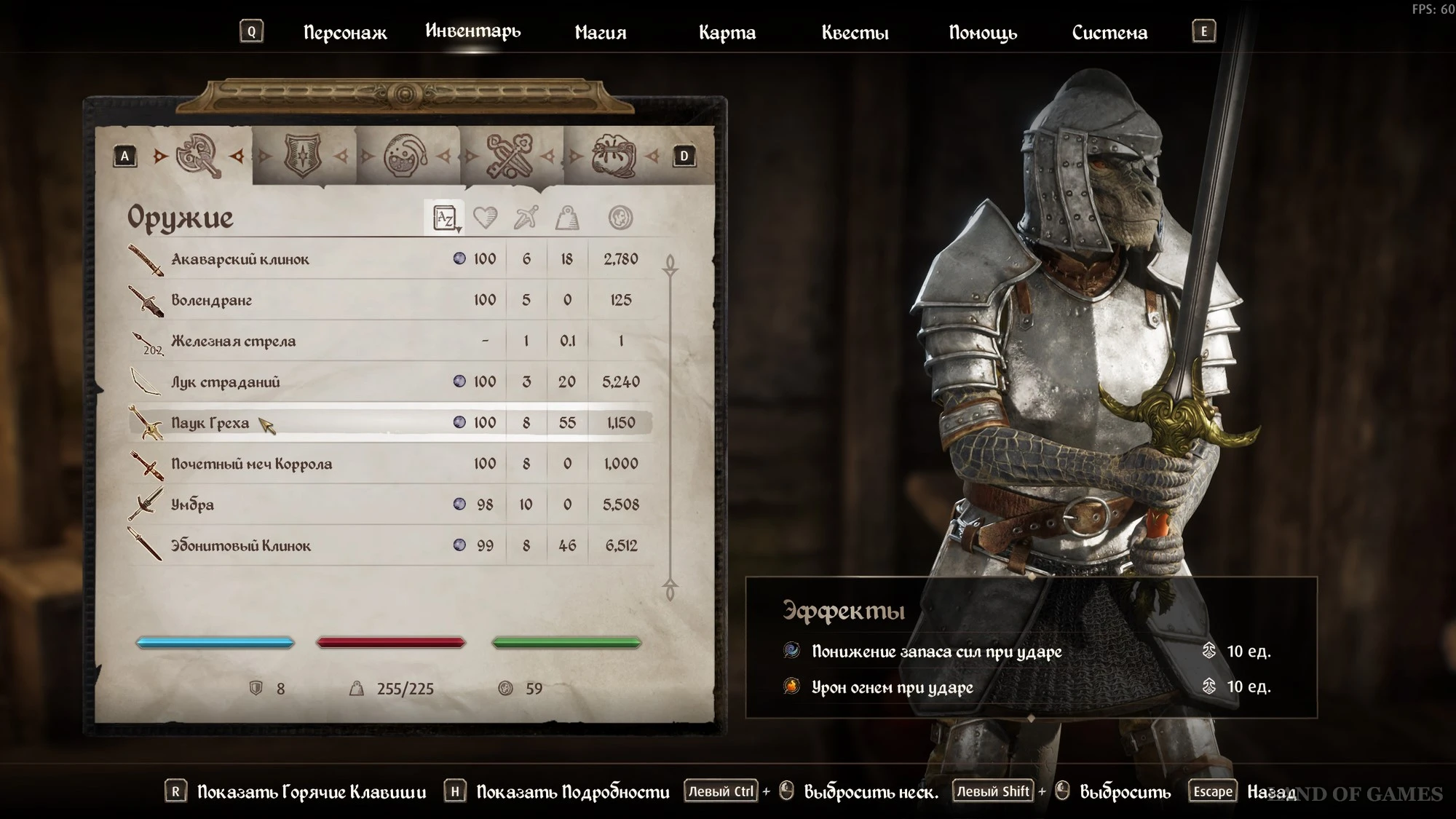Go to the Квесты tab
This screenshot has width=1456, height=819.
855,33
